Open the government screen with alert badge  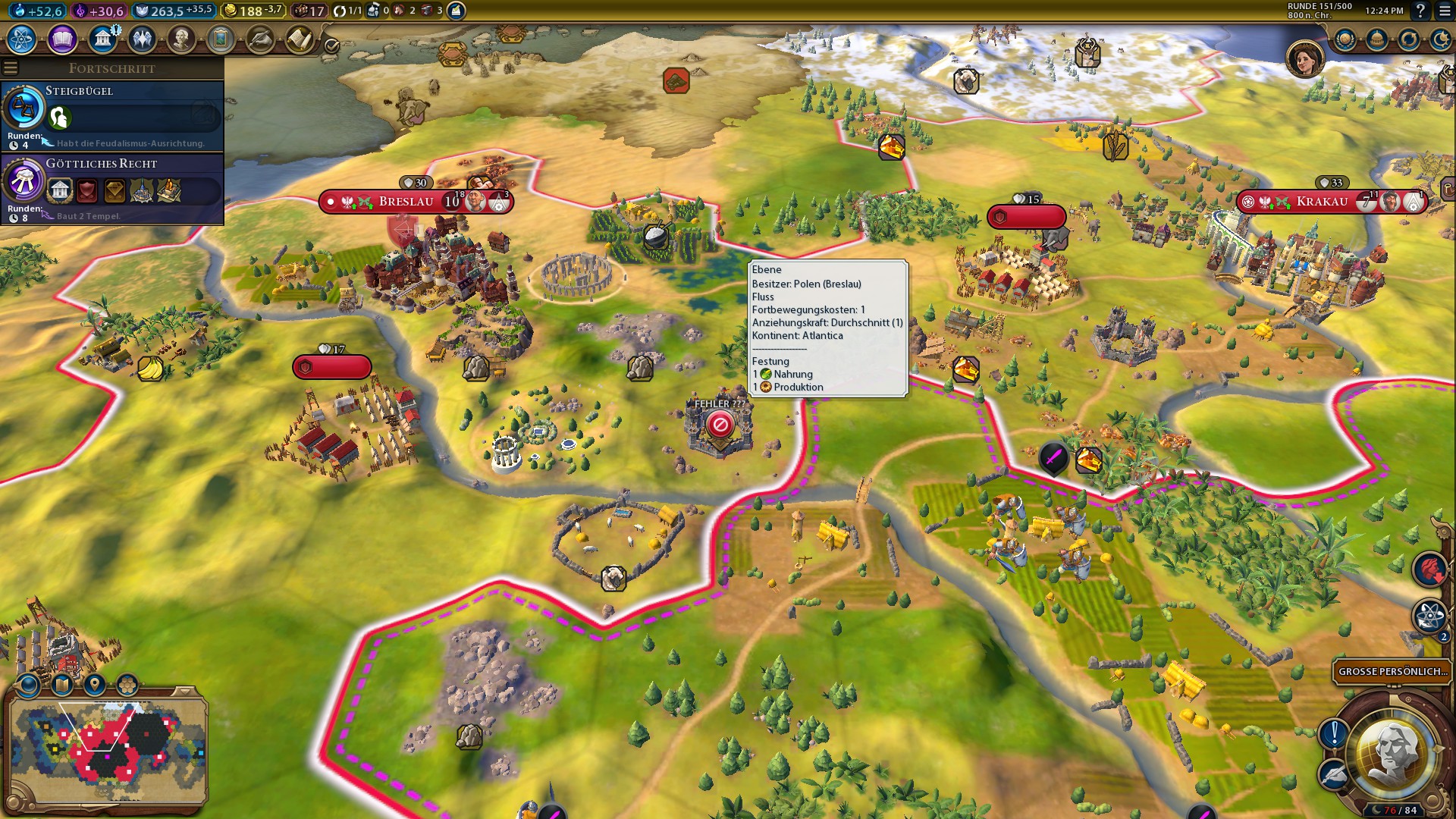pos(102,39)
